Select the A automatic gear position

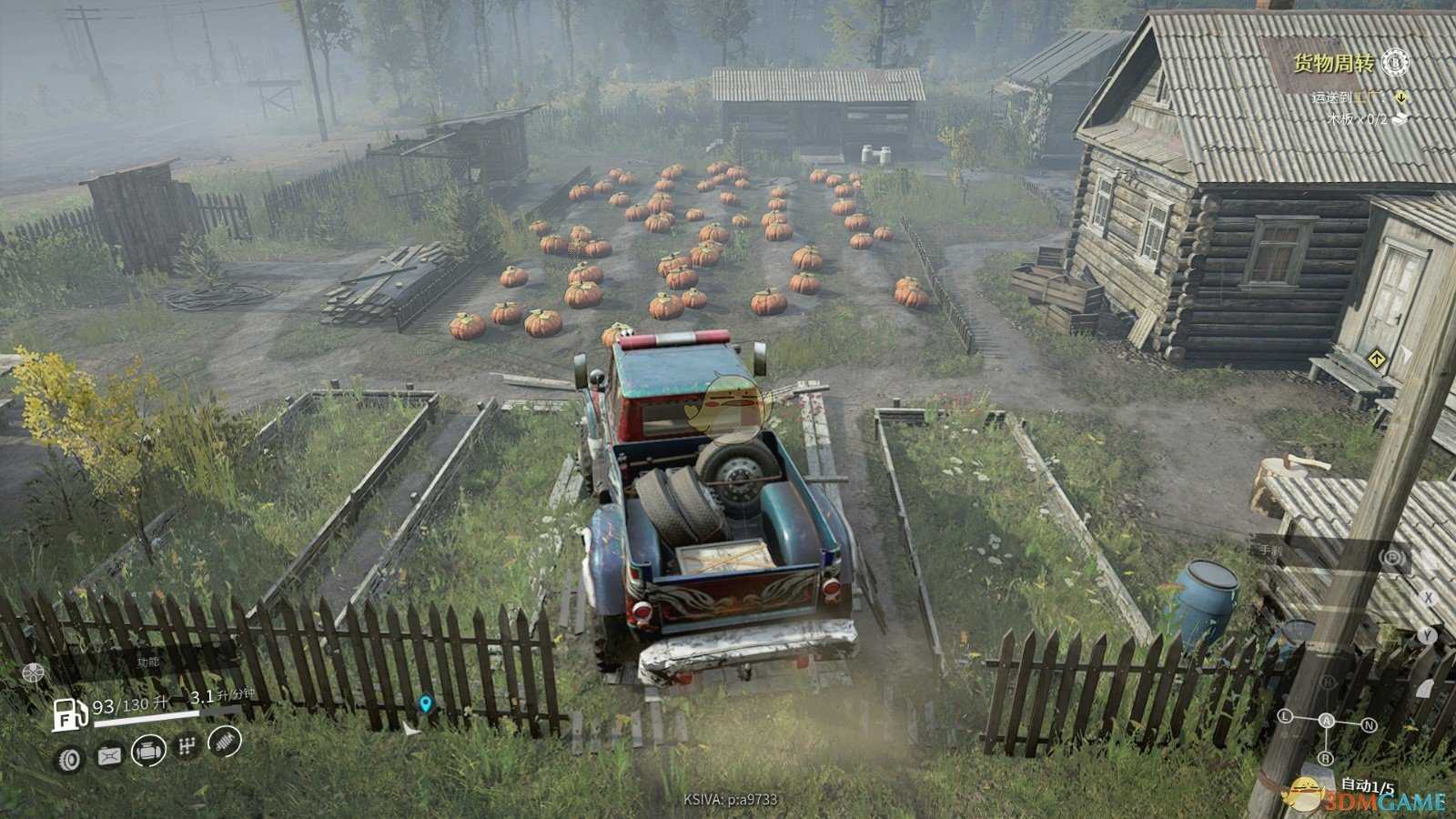click(x=1327, y=721)
